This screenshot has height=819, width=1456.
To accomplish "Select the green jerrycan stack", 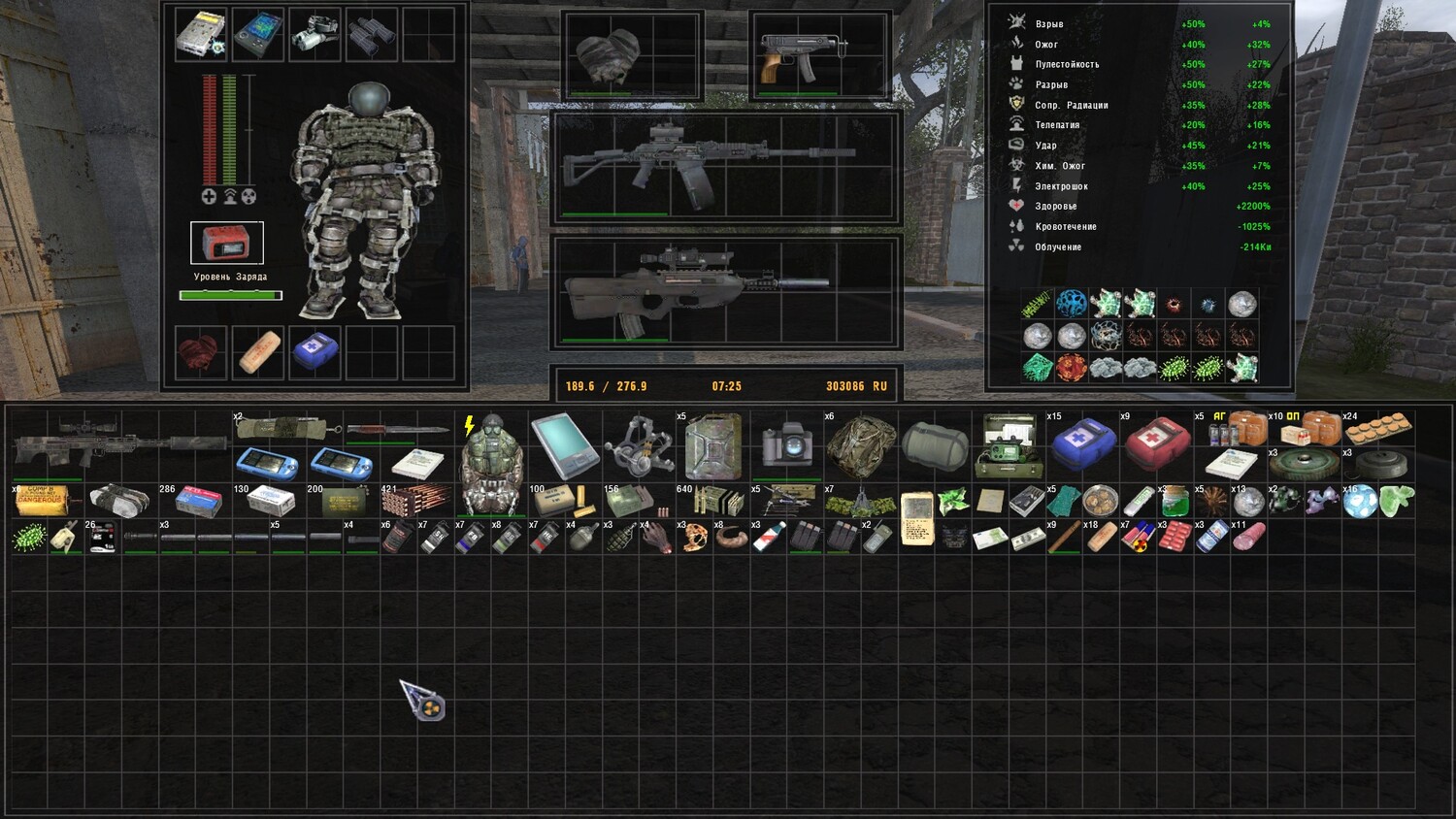I will click(711, 445).
